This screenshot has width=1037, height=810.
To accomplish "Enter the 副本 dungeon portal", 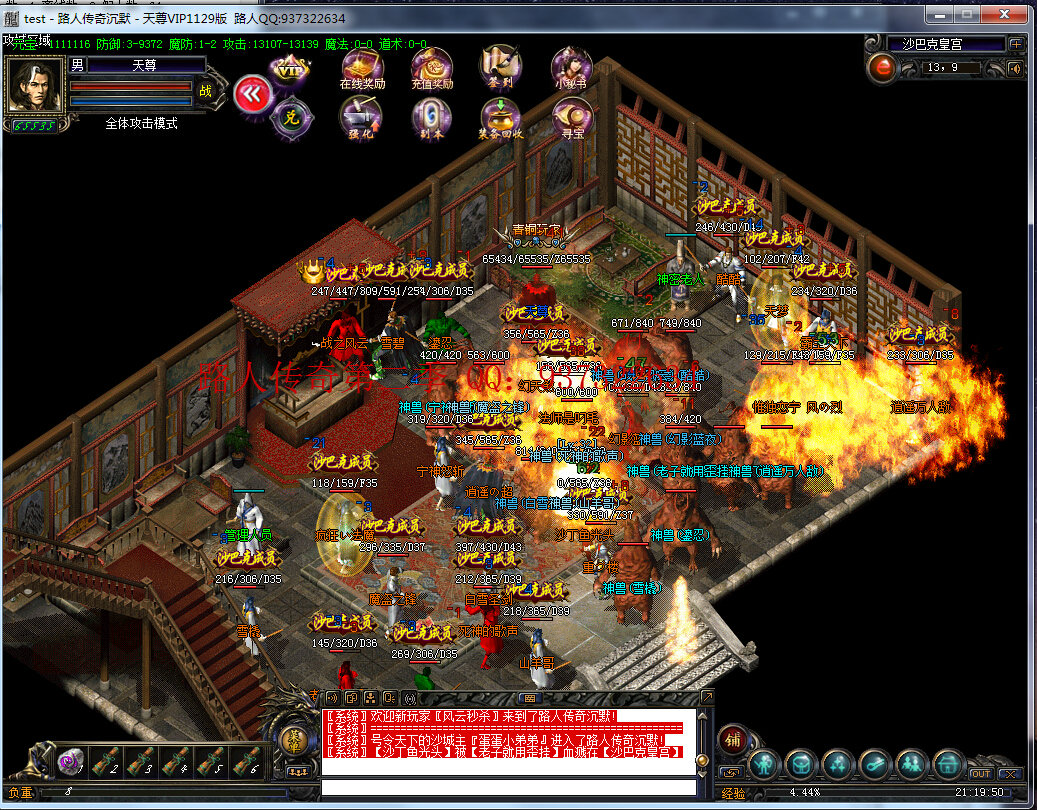I will pos(432,116).
